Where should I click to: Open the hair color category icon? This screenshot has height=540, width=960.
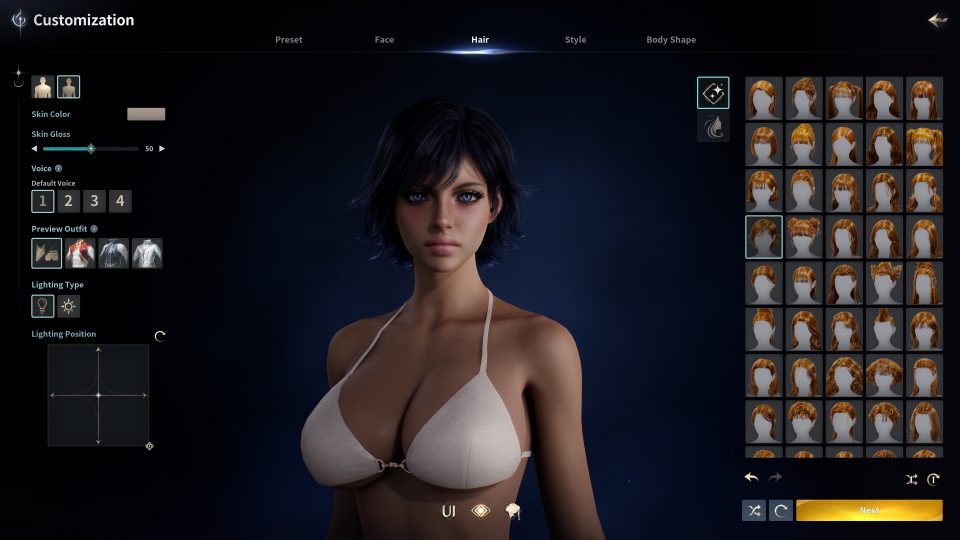point(713,127)
